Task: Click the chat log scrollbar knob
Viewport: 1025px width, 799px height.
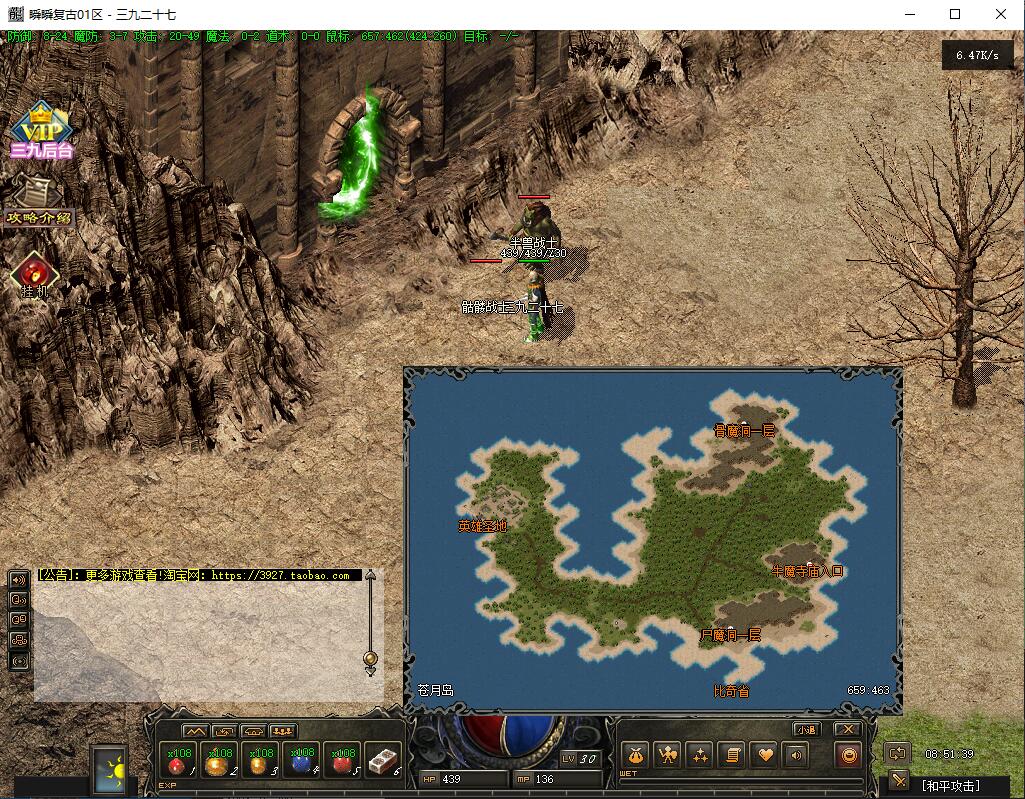Action: [x=370, y=658]
